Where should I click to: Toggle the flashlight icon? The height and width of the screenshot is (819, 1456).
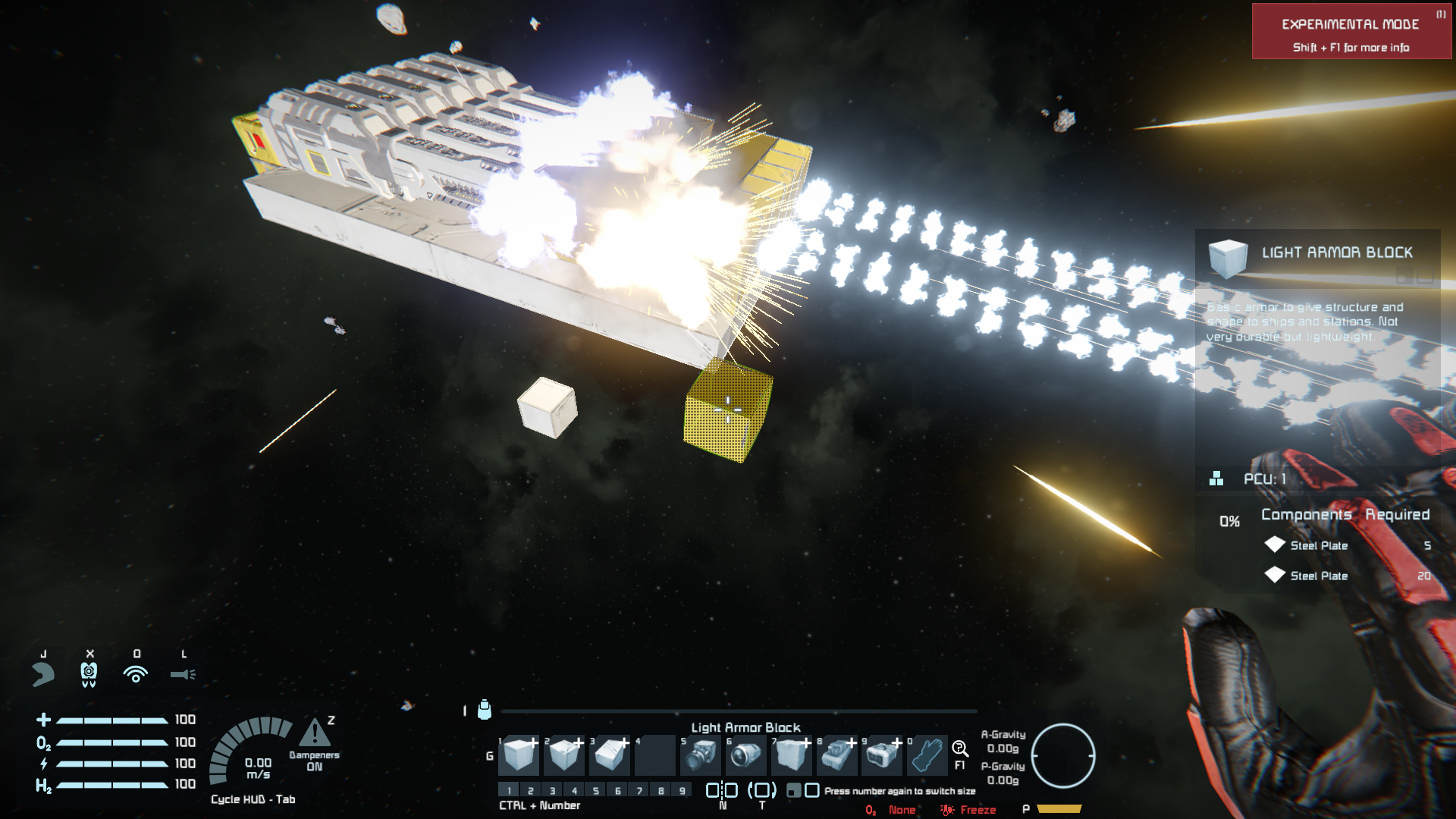(x=183, y=673)
